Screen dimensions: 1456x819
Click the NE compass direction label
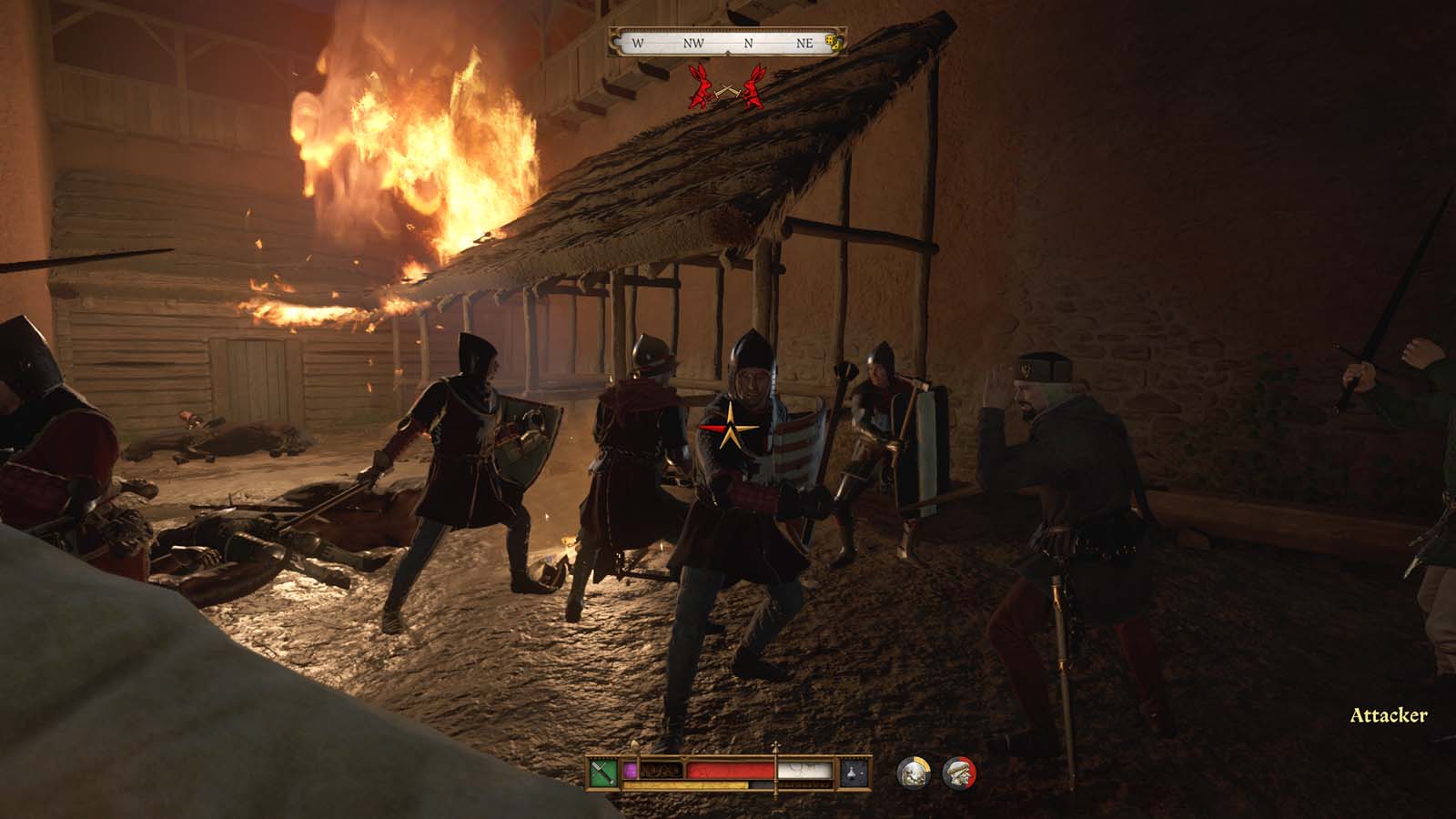click(805, 43)
